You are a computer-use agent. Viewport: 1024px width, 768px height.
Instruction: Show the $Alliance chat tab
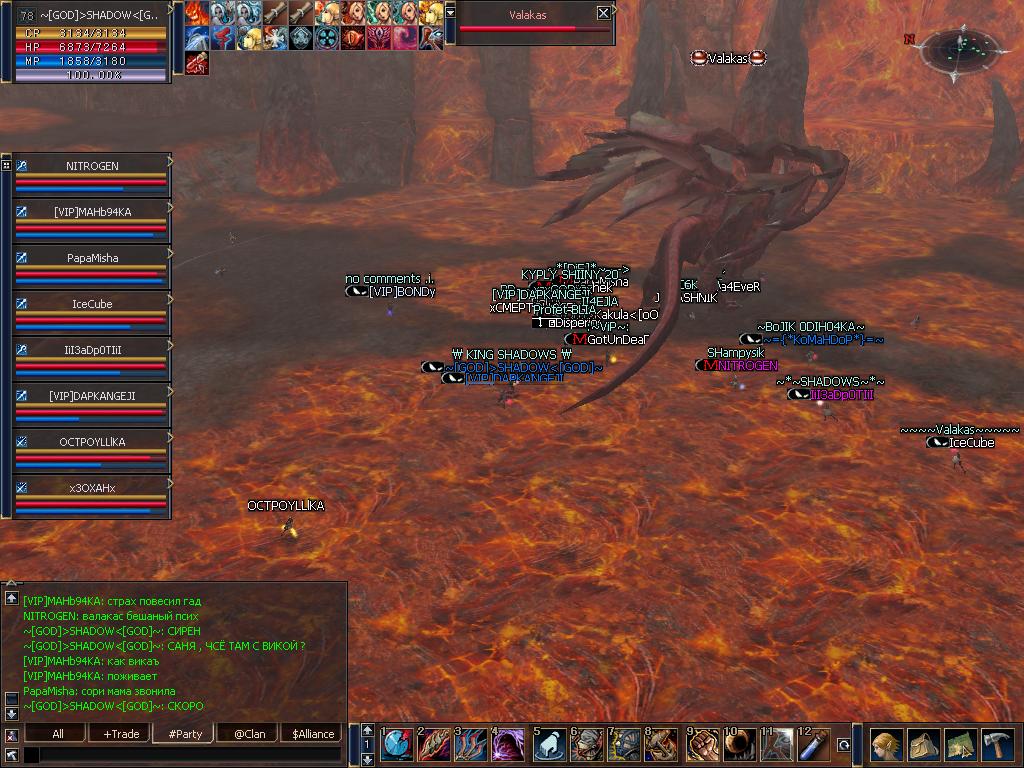[313, 734]
